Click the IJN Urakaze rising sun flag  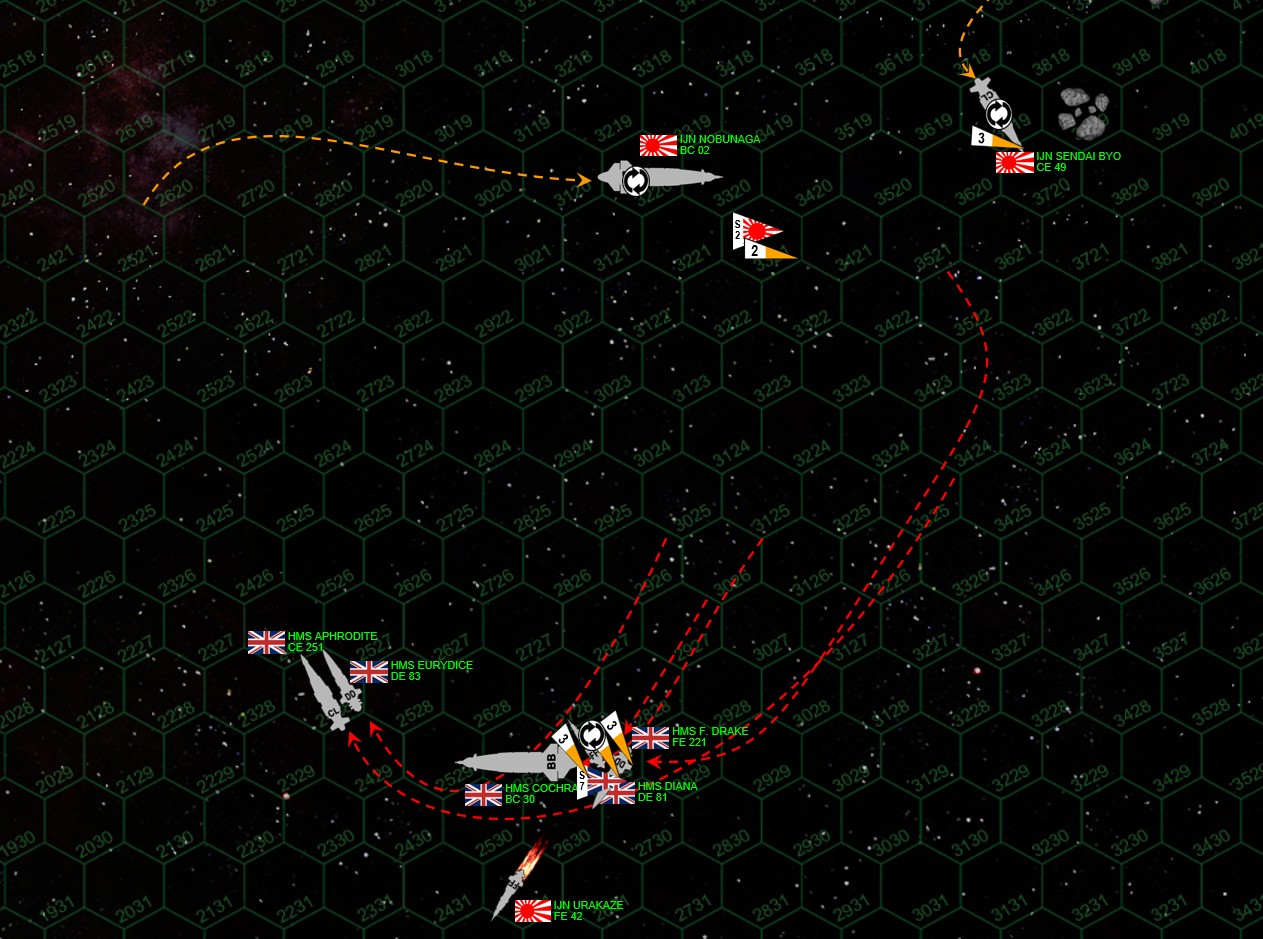coord(533,911)
